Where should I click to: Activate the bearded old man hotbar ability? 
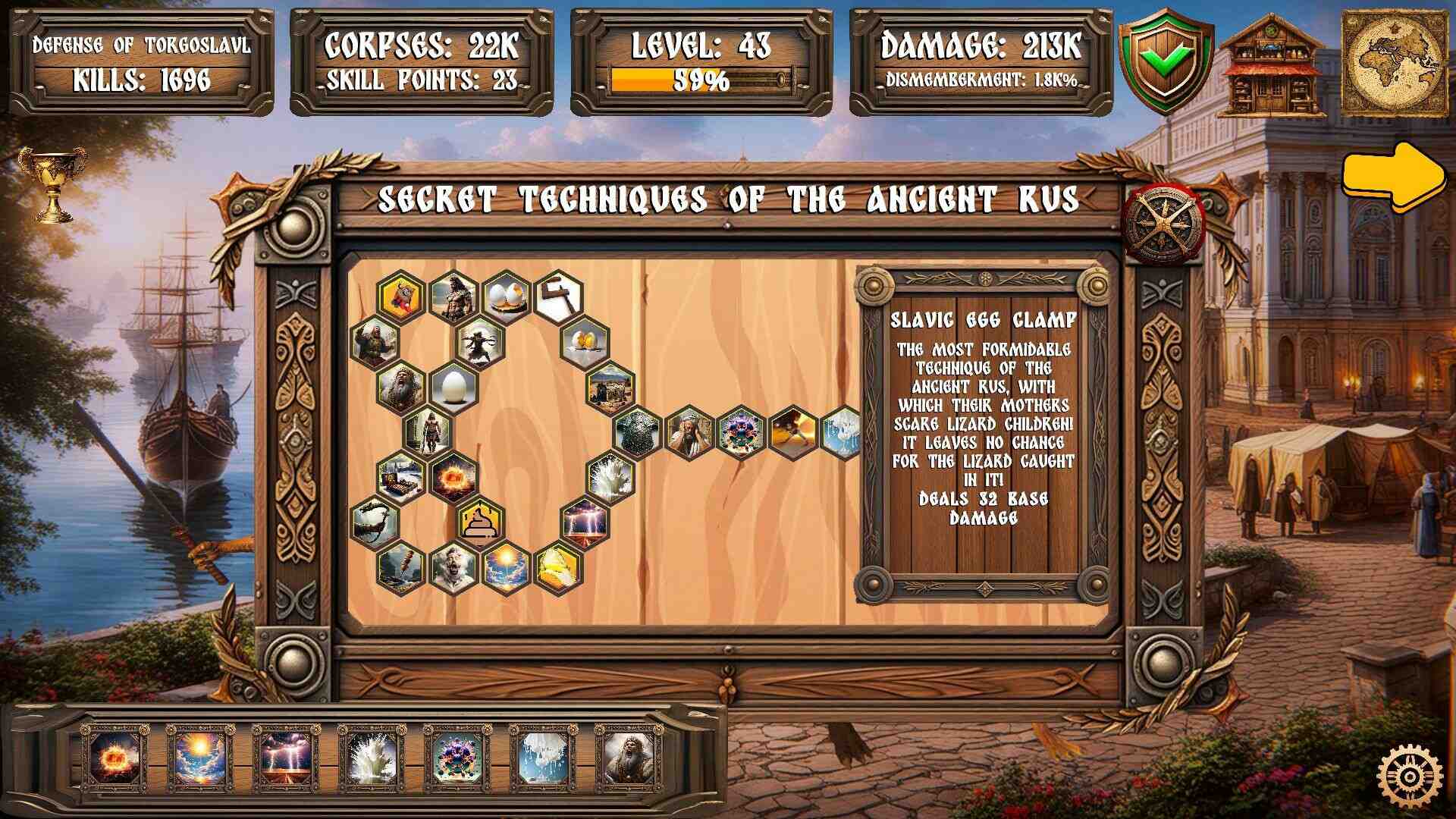[x=629, y=757]
